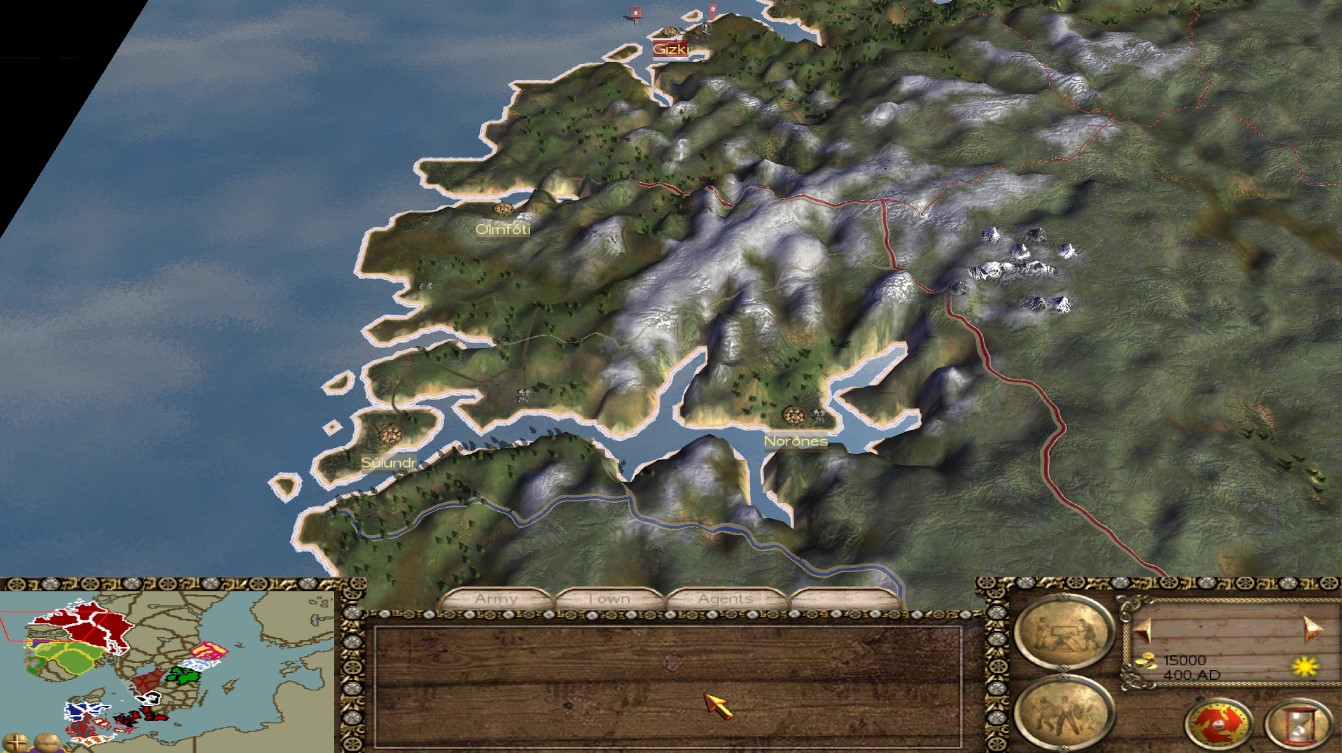Switch to the Army tab

point(497,599)
